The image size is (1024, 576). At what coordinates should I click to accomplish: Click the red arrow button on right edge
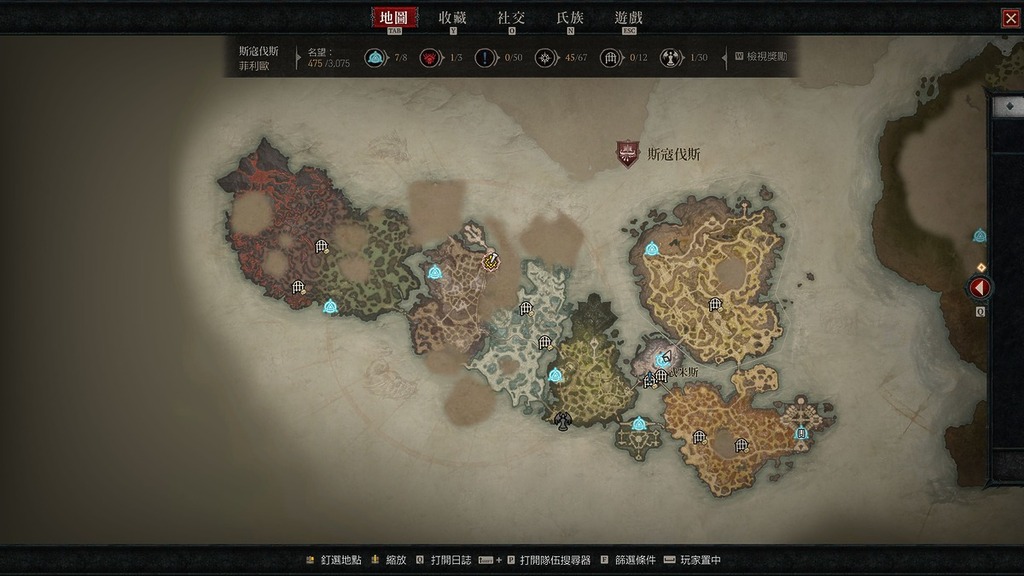point(980,288)
